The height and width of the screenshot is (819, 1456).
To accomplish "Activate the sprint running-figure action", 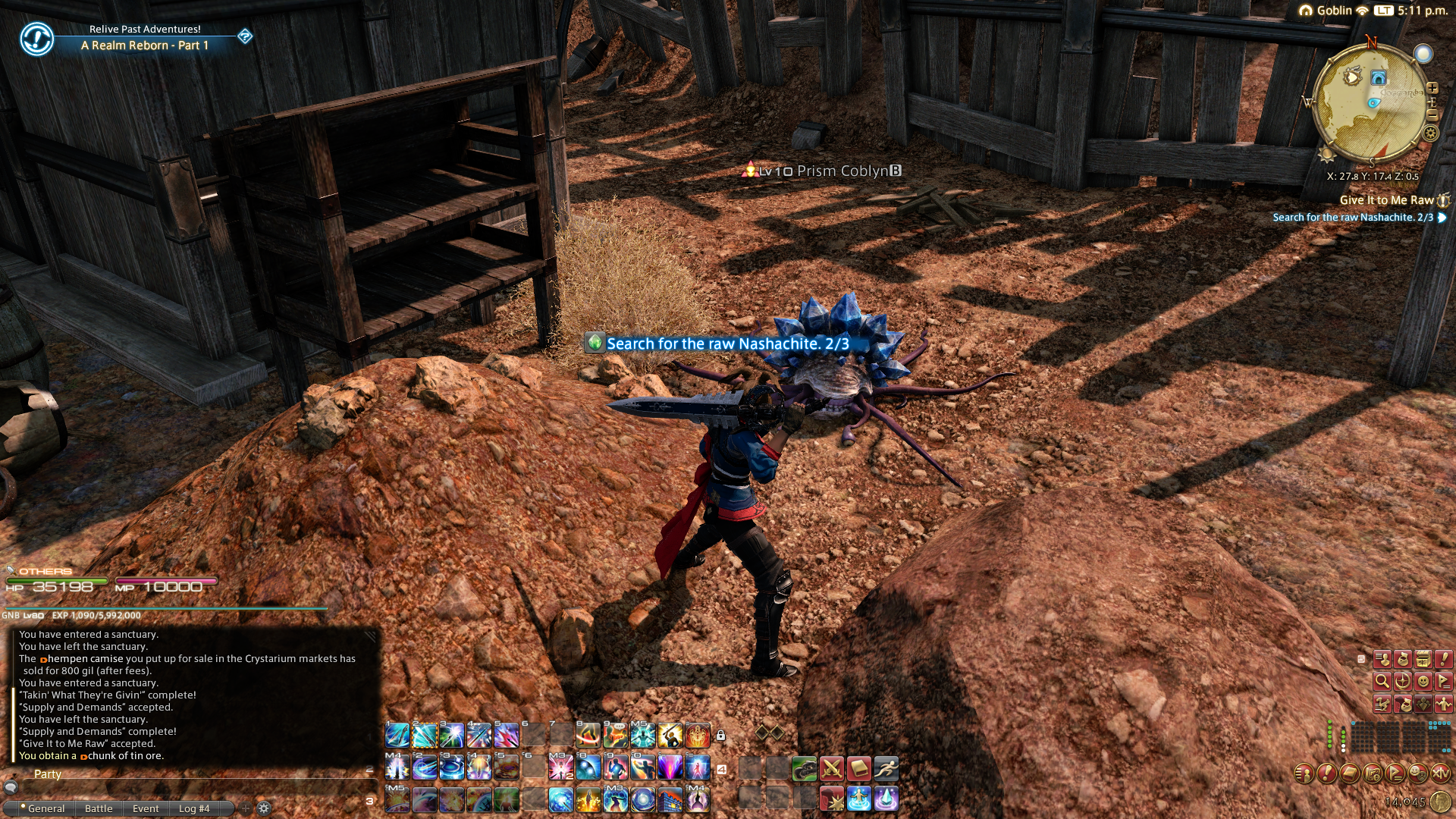I will [x=886, y=769].
